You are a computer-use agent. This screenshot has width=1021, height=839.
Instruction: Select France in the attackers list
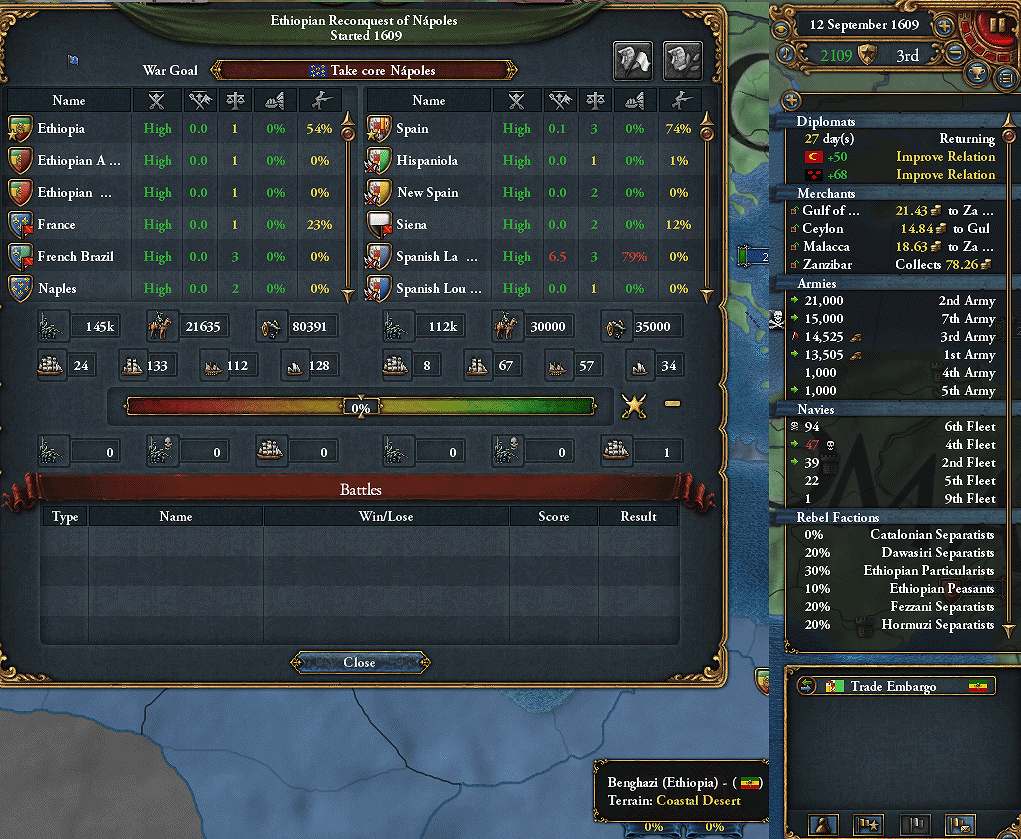coord(56,225)
